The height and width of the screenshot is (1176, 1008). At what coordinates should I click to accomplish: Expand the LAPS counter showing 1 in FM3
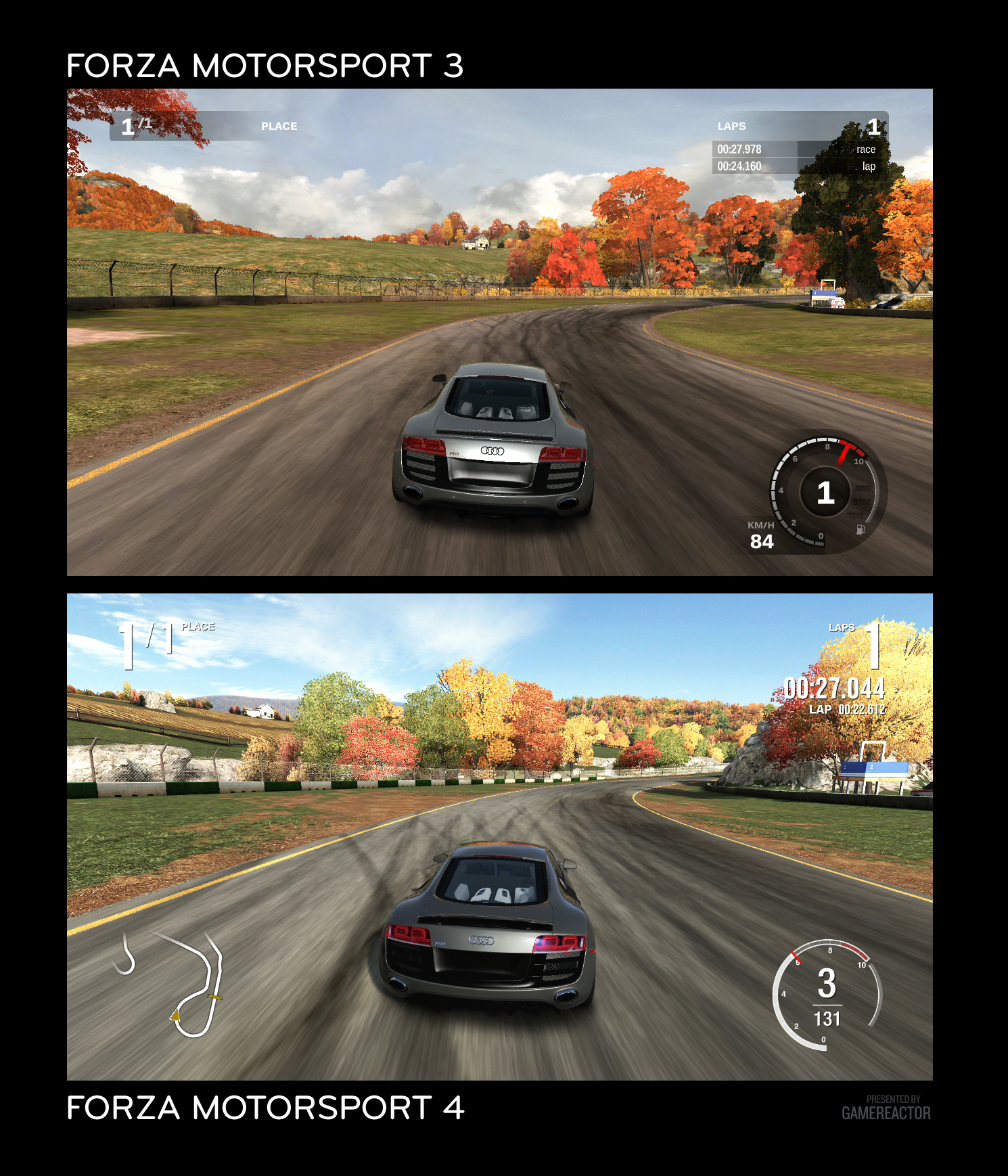(875, 126)
